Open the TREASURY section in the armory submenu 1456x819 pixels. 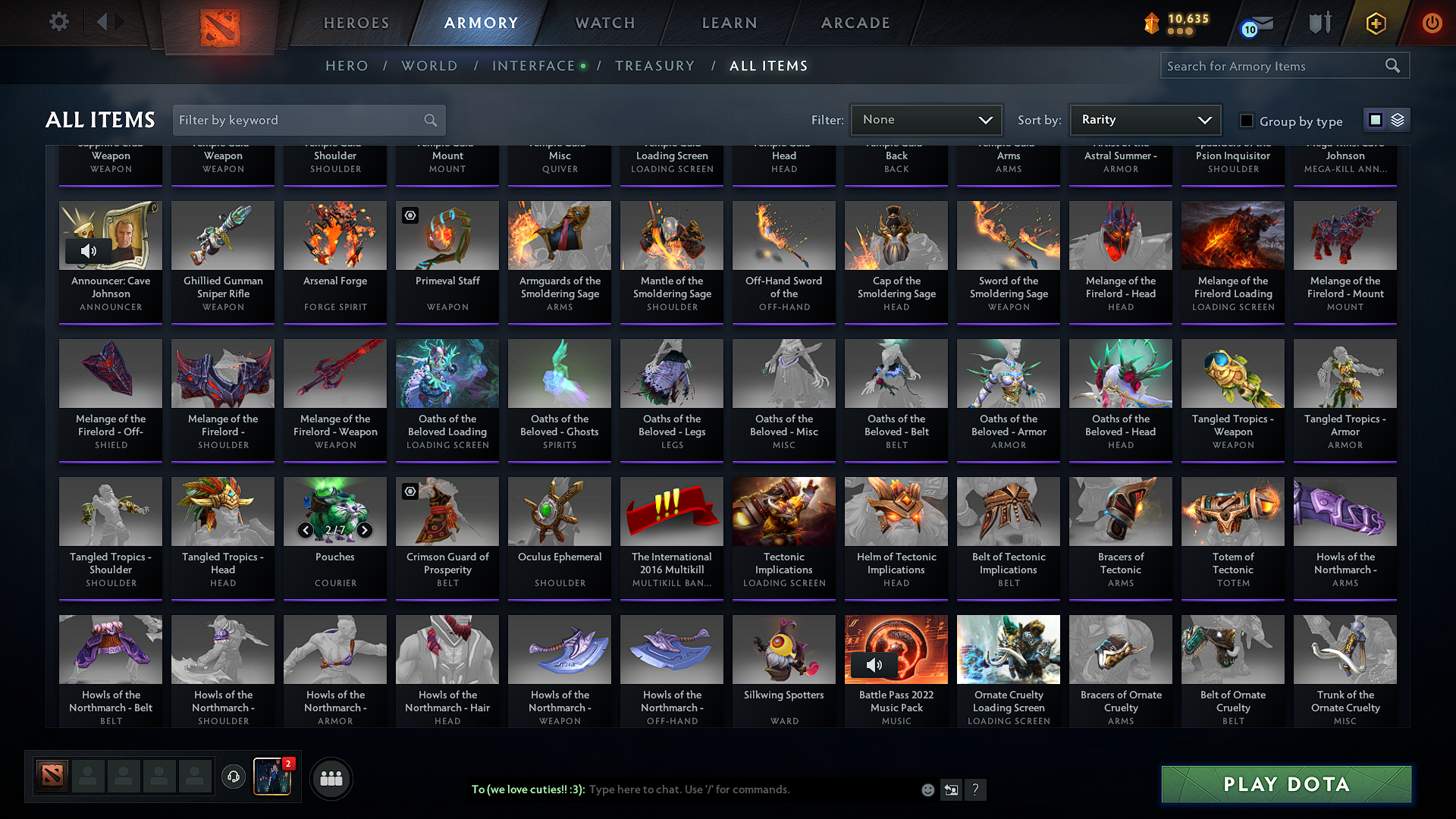tap(655, 65)
